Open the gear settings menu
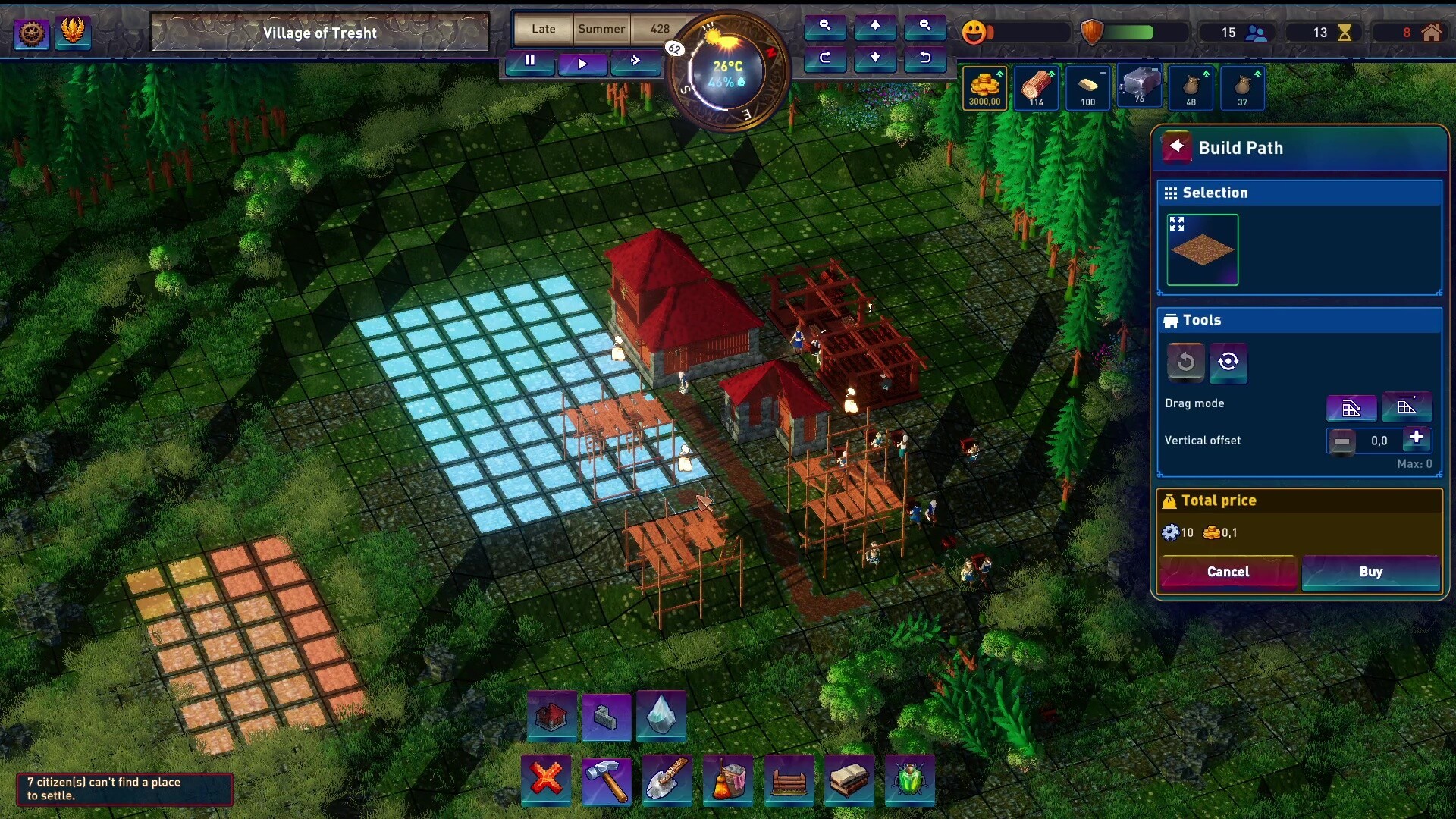The height and width of the screenshot is (819, 1456). [32, 33]
